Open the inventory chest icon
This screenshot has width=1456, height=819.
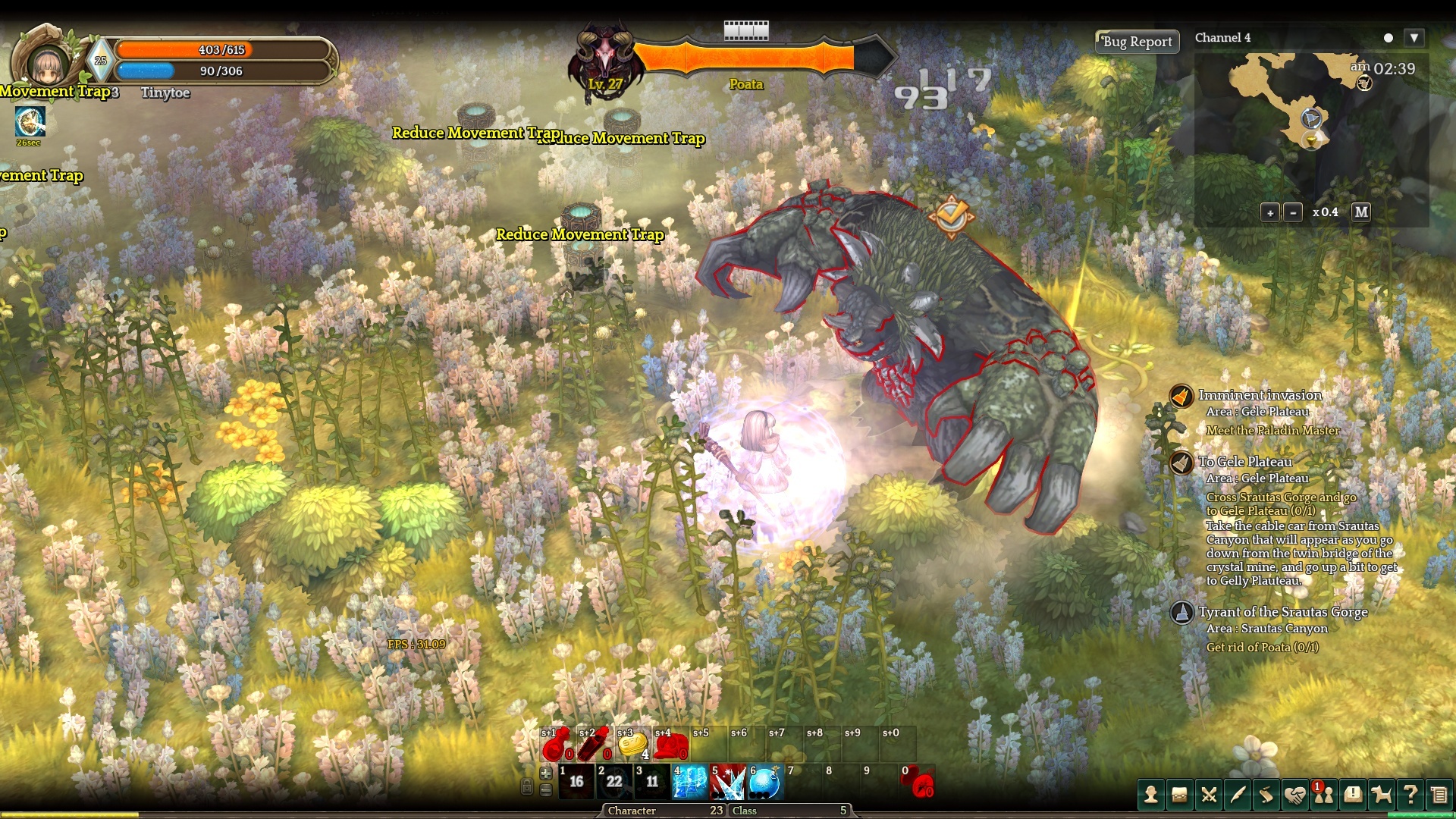tap(1180, 795)
